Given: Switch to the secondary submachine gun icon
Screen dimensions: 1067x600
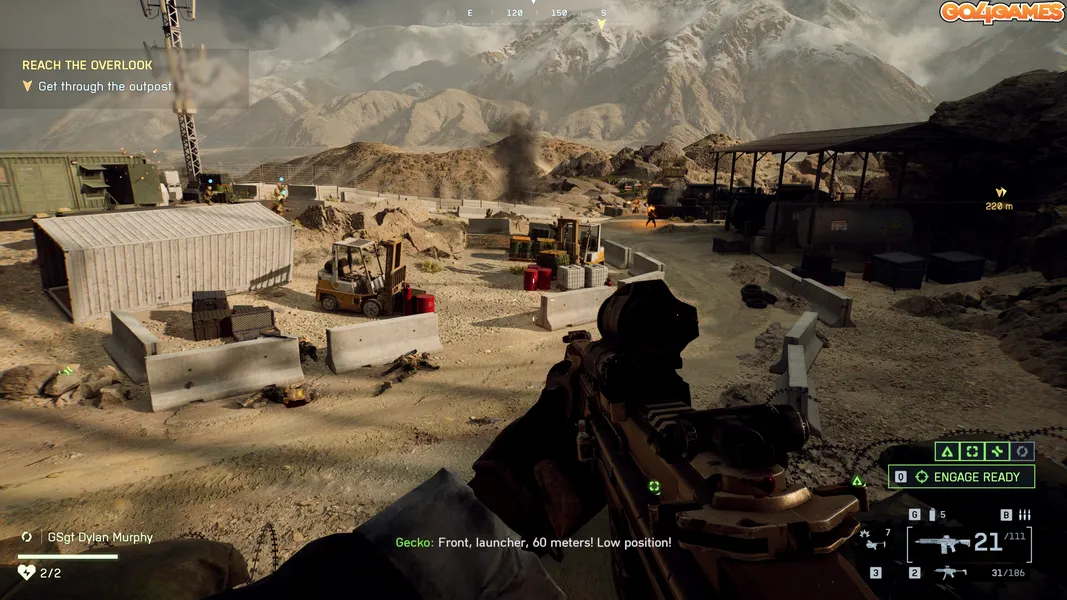Looking at the screenshot, I should coord(950,573).
